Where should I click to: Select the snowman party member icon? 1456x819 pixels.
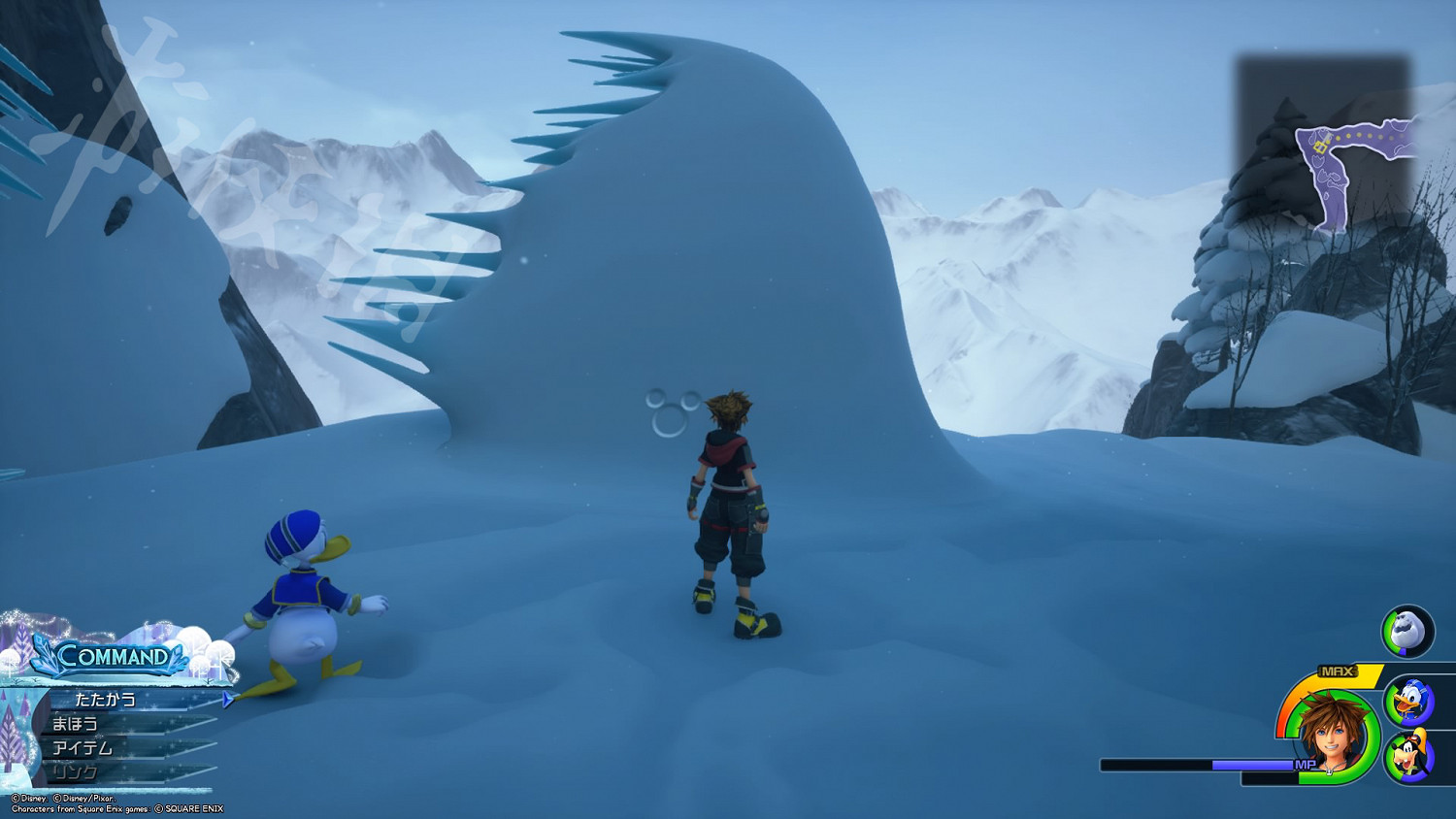[x=1407, y=631]
